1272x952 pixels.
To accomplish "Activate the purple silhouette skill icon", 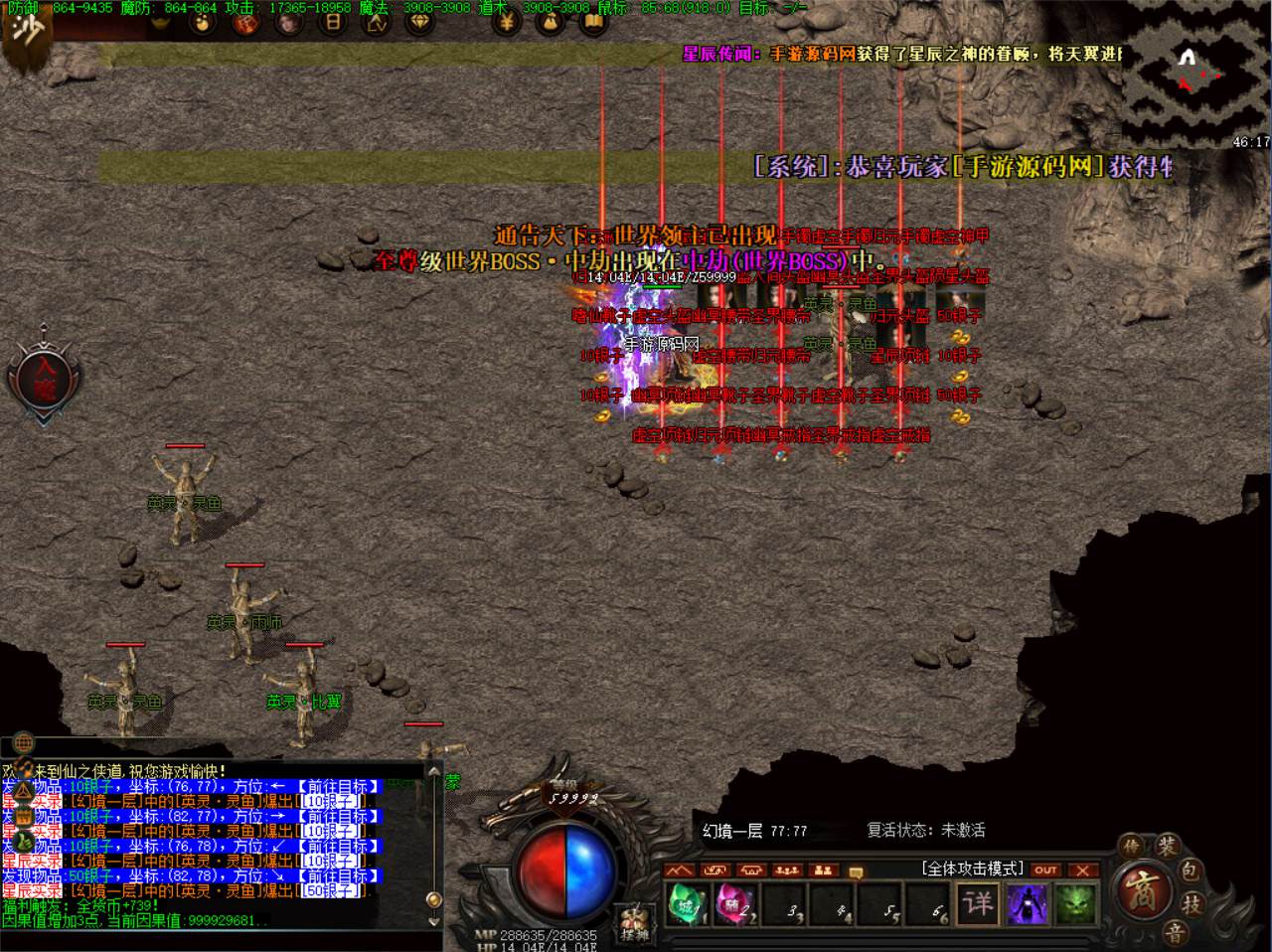I will tap(1027, 904).
